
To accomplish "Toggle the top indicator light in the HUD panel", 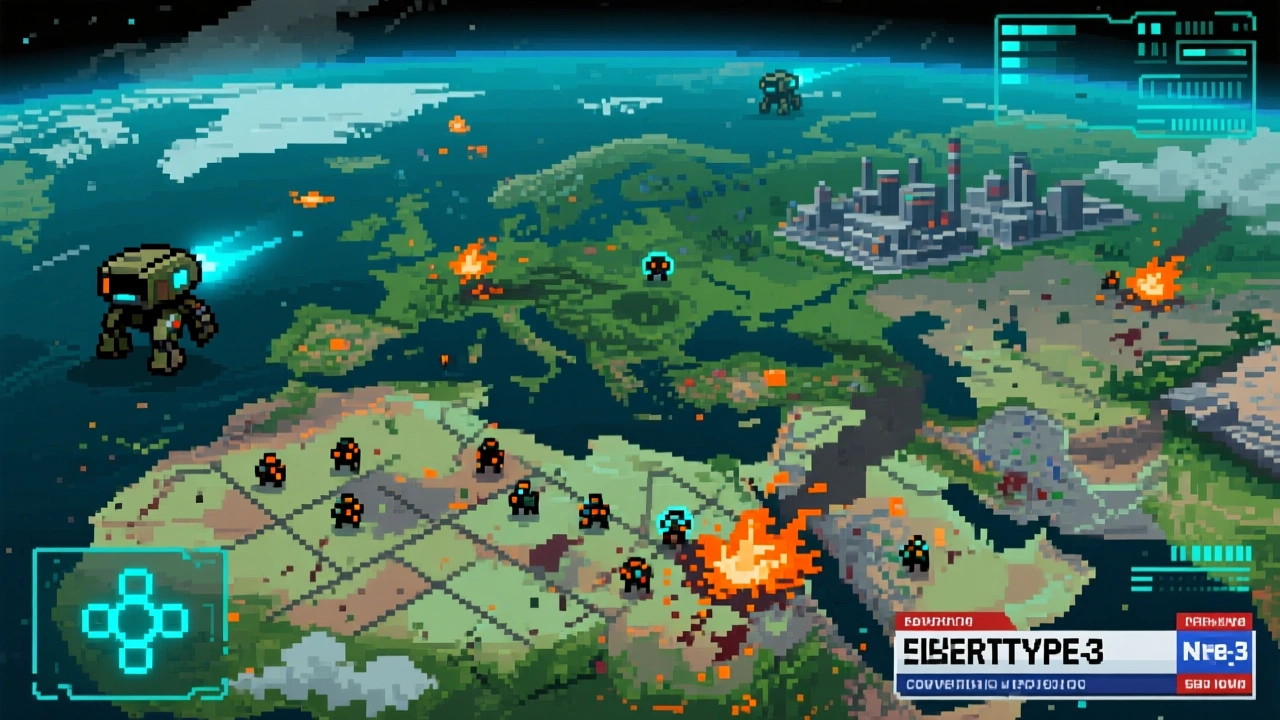I will tap(1010, 28).
